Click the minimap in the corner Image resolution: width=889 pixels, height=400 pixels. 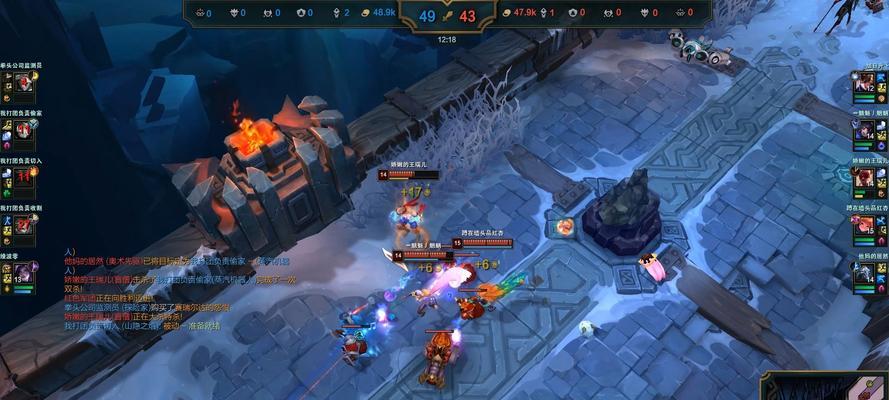826,387
